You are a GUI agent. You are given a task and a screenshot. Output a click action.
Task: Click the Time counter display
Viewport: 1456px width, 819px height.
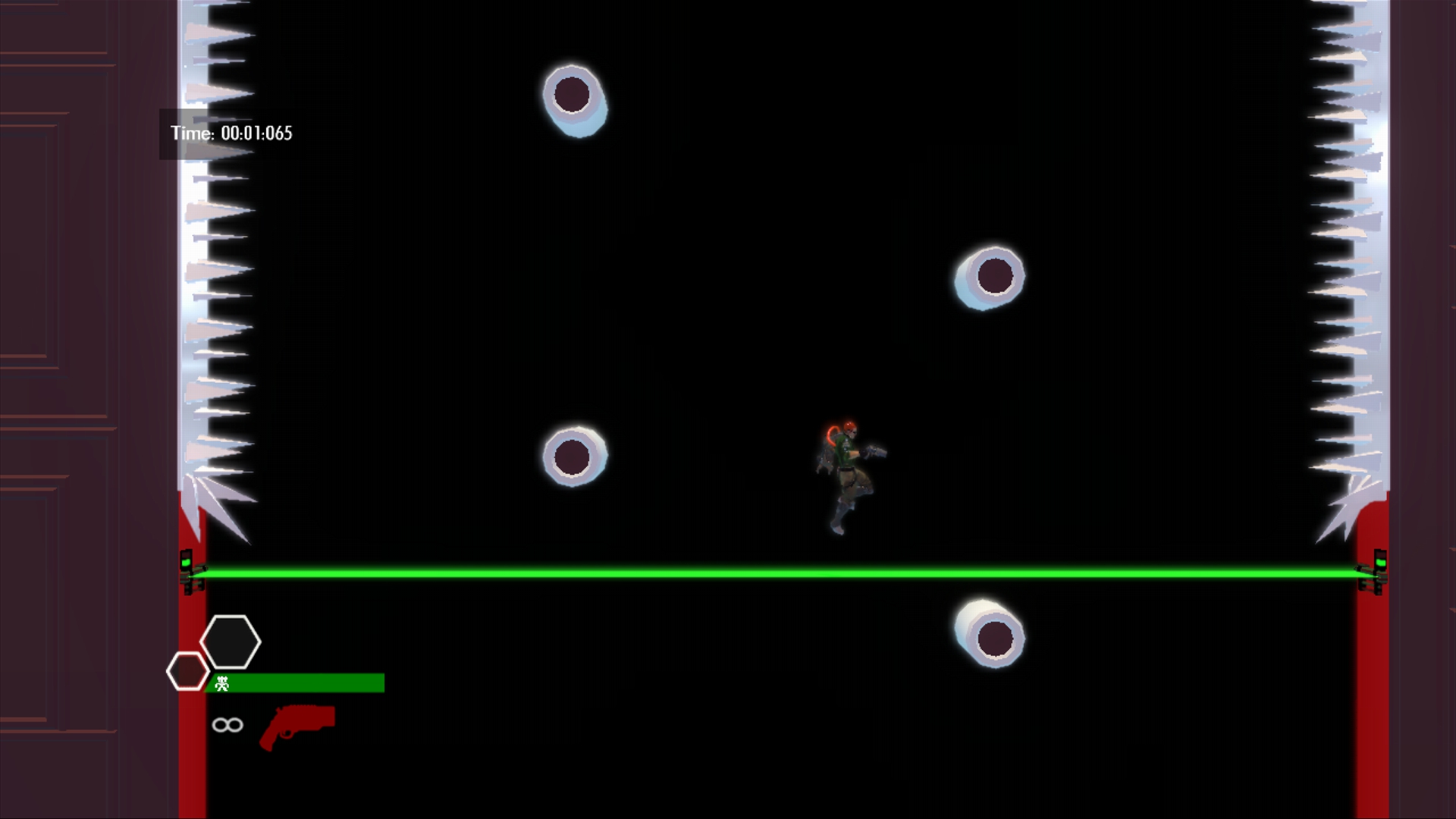tap(230, 133)
